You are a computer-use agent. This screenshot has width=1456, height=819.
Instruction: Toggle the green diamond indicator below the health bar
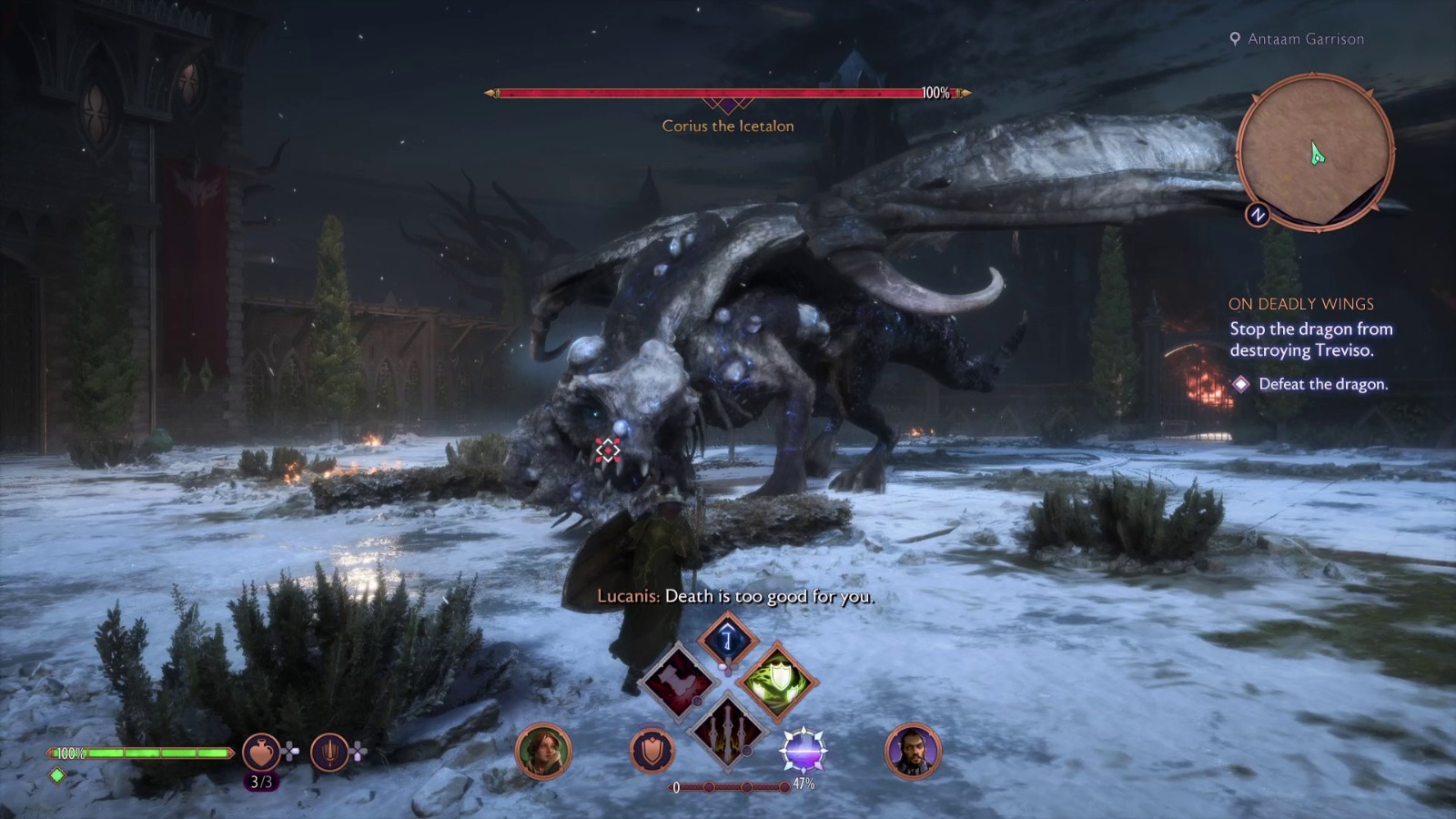pyautogui.click(x=56, y=773)
